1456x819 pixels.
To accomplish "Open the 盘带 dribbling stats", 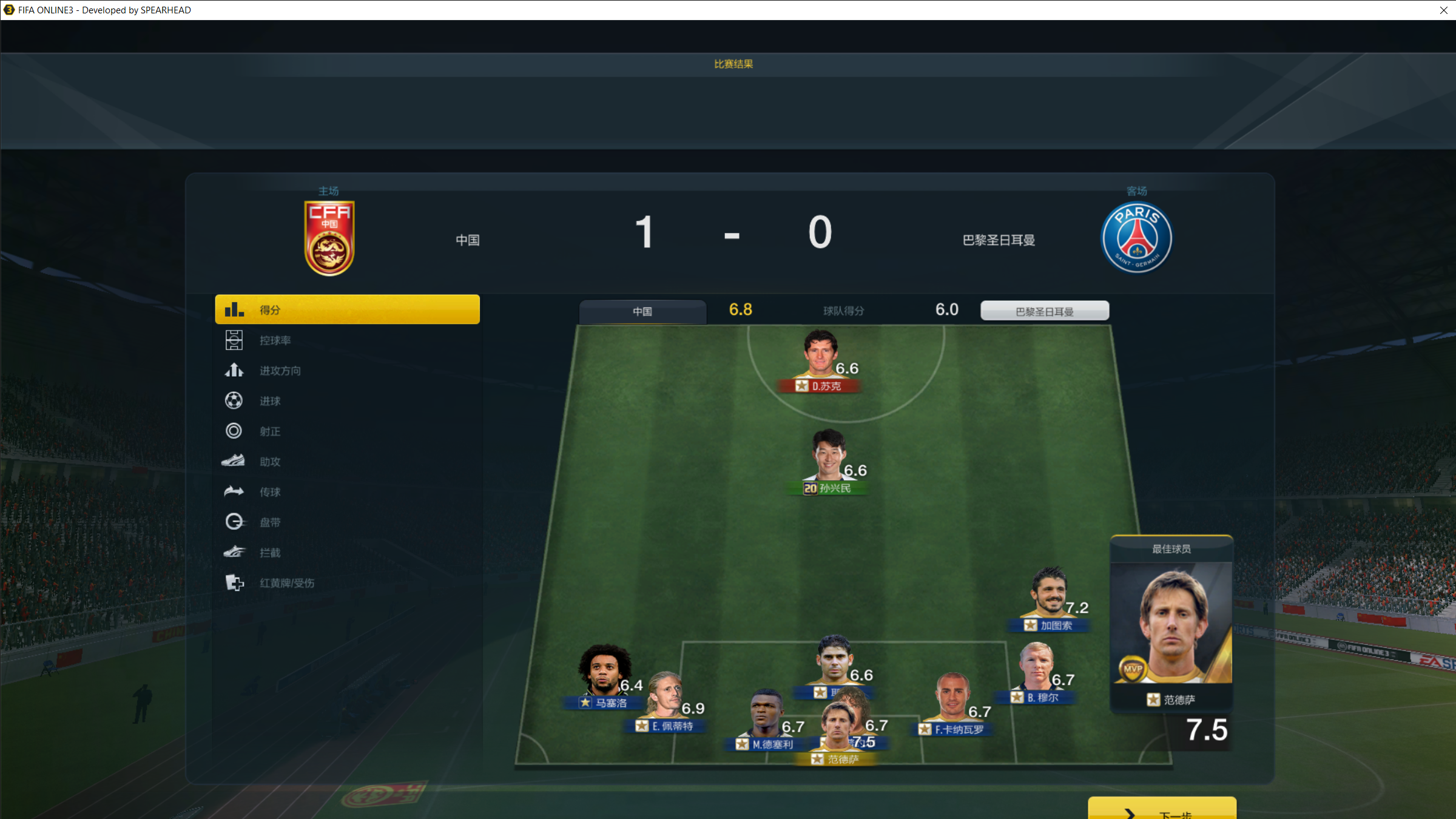I will click(270, 522).
